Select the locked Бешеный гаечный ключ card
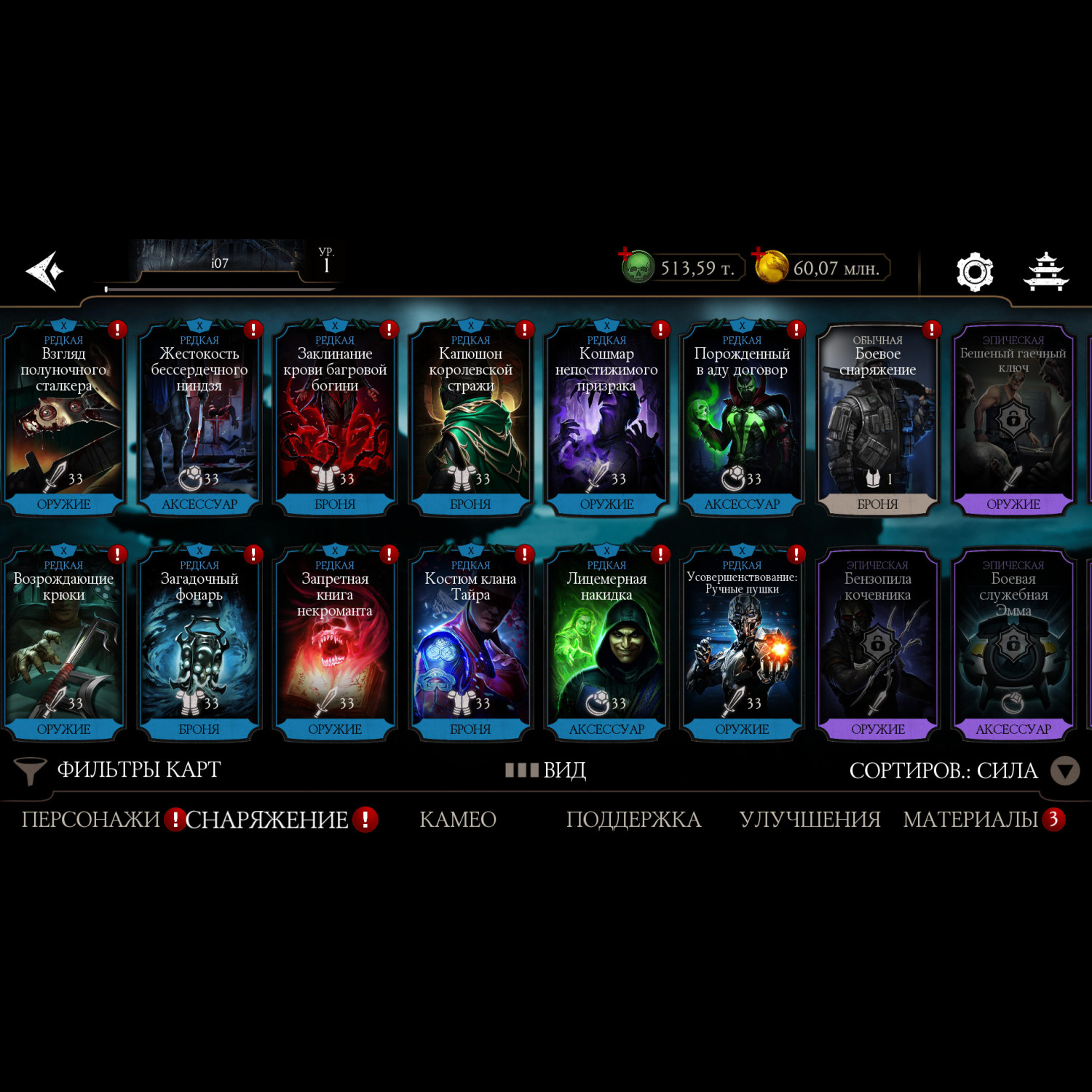The image size is (1092, 1092). (1013, 419)
